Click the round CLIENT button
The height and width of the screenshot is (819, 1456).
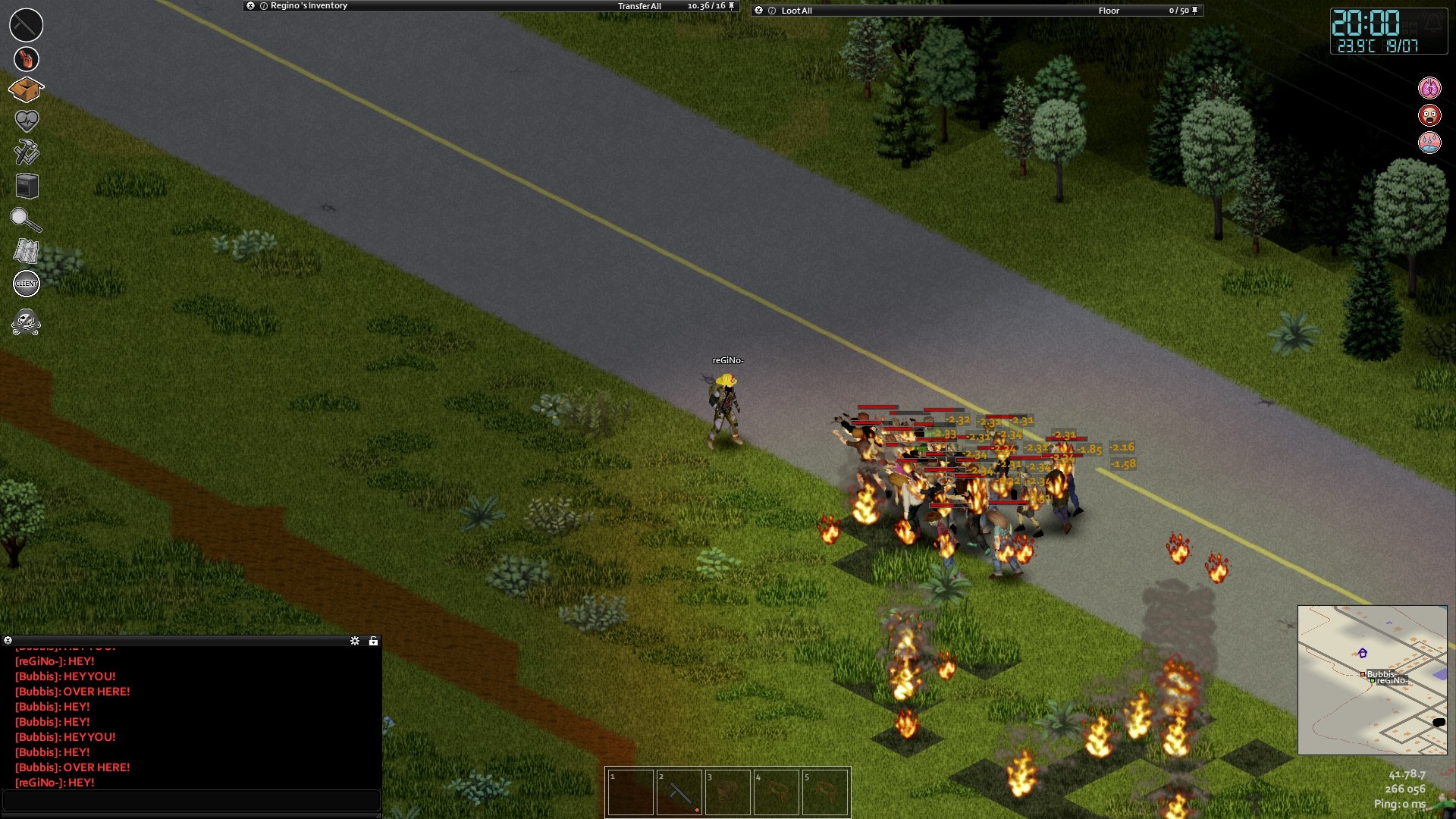[27, 284]
